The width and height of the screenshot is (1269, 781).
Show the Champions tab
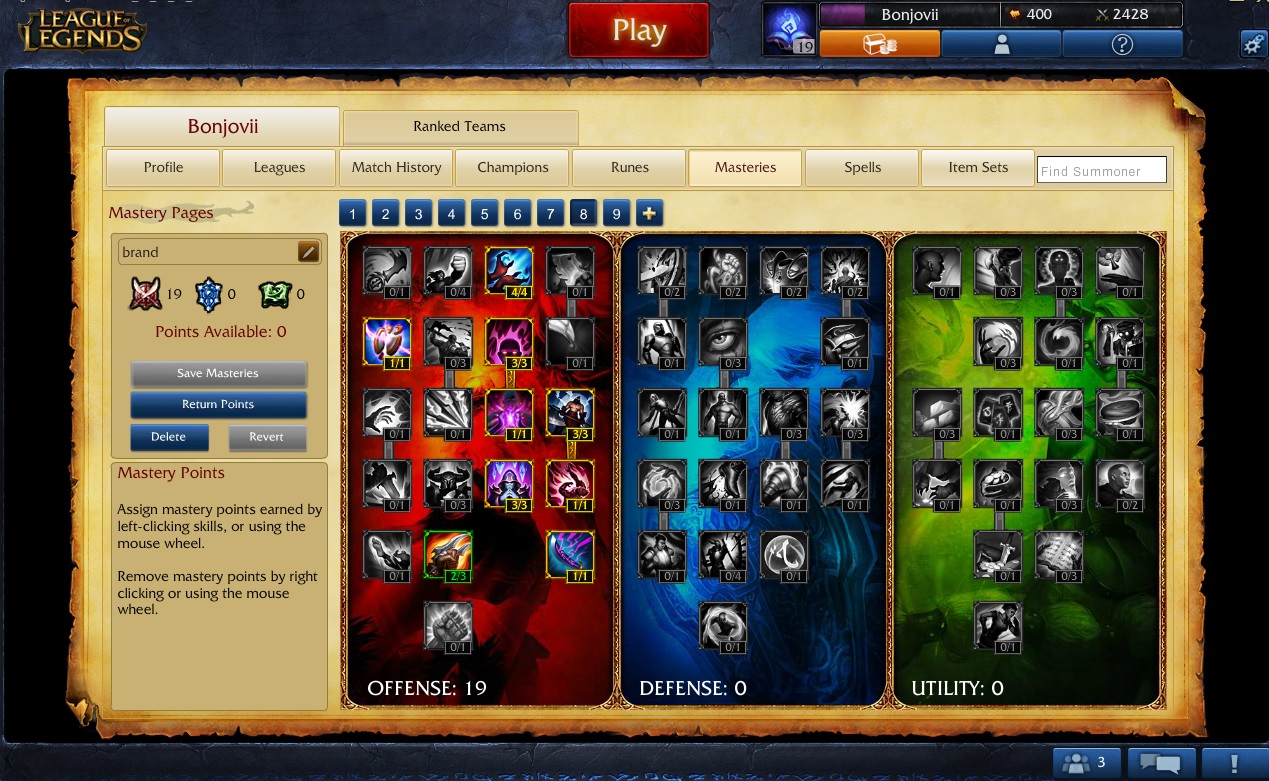(x=512, y=168)
